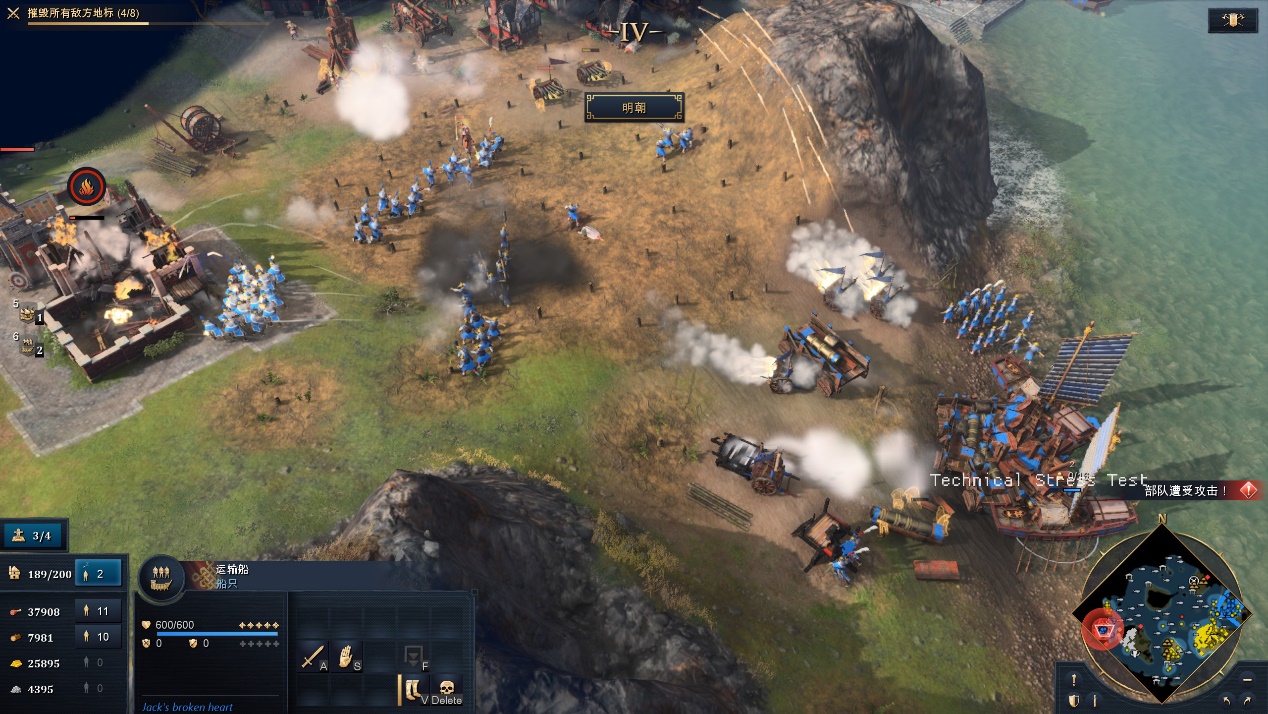Screen dimensions: 1268x714
Task: Click the unload arrow command
Action: pyautogui.click(x=412, y=656)
